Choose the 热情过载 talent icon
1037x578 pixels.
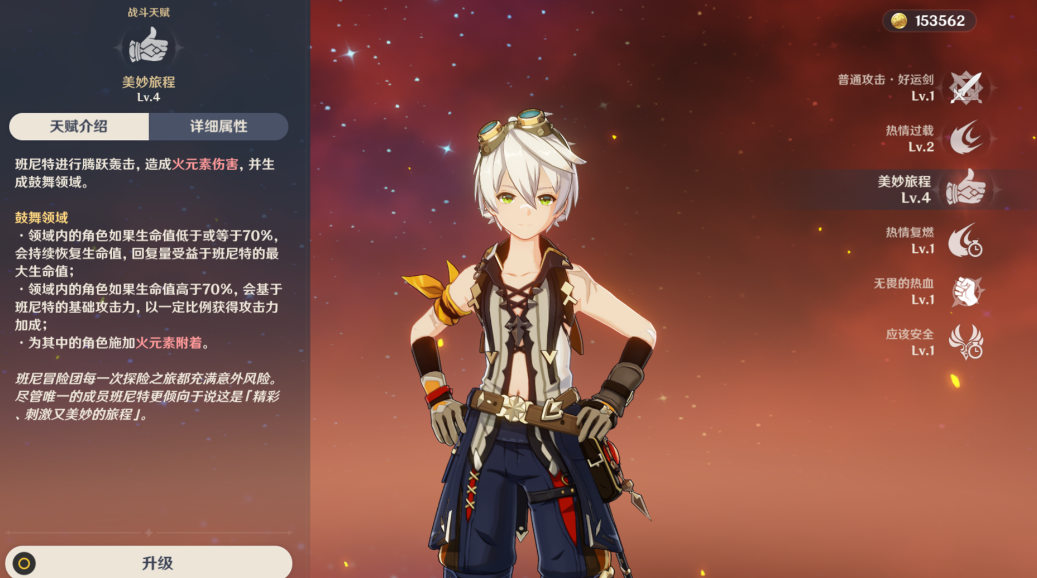[x=965, y=139]
